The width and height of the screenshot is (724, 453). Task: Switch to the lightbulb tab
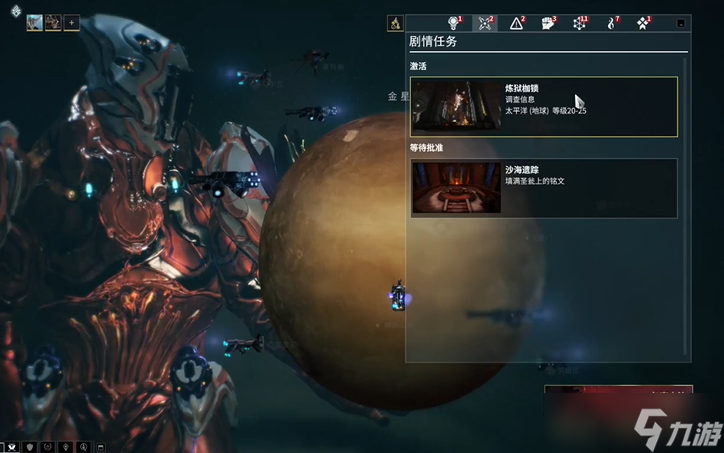(x=455, y=22)
